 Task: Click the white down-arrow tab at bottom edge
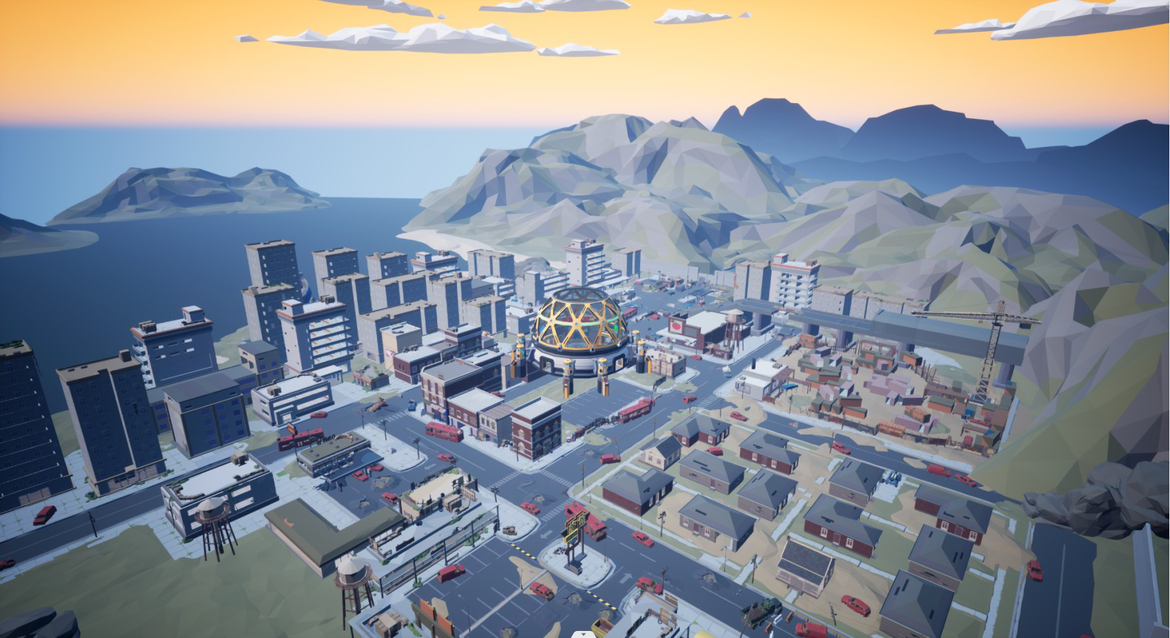pos(584,634)
